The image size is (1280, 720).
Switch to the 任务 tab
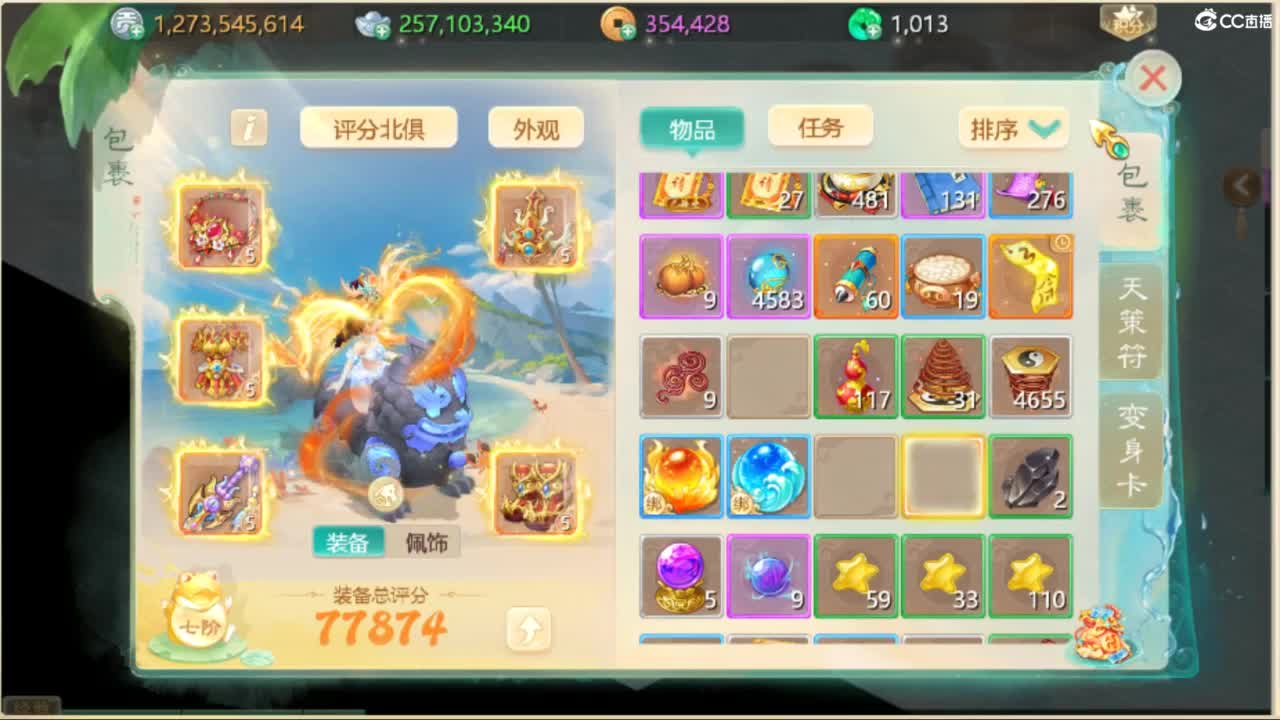coord(820,126)
